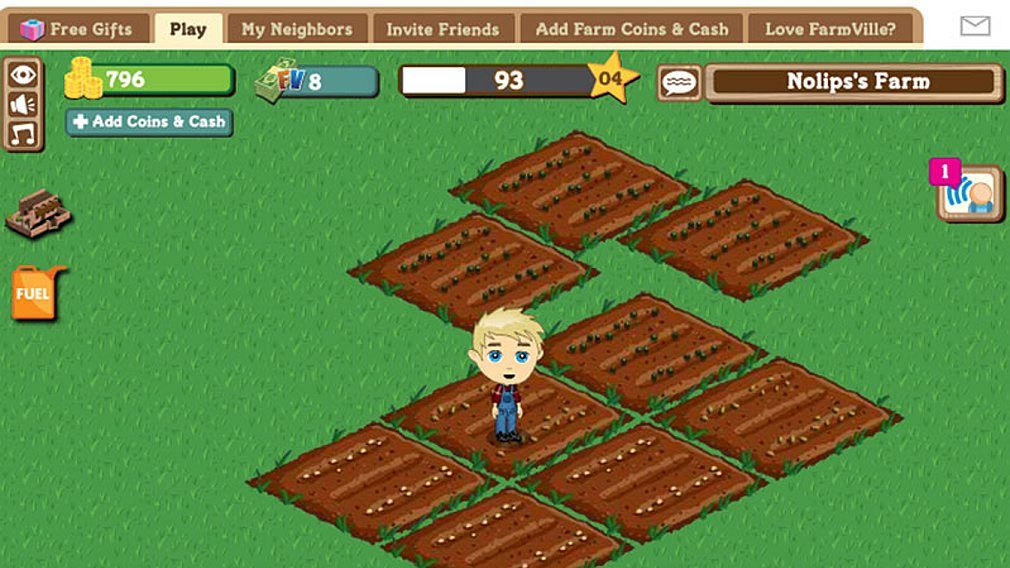Switch to the Play tab
Screen dimensions: 1010x568
pos(188,29)
